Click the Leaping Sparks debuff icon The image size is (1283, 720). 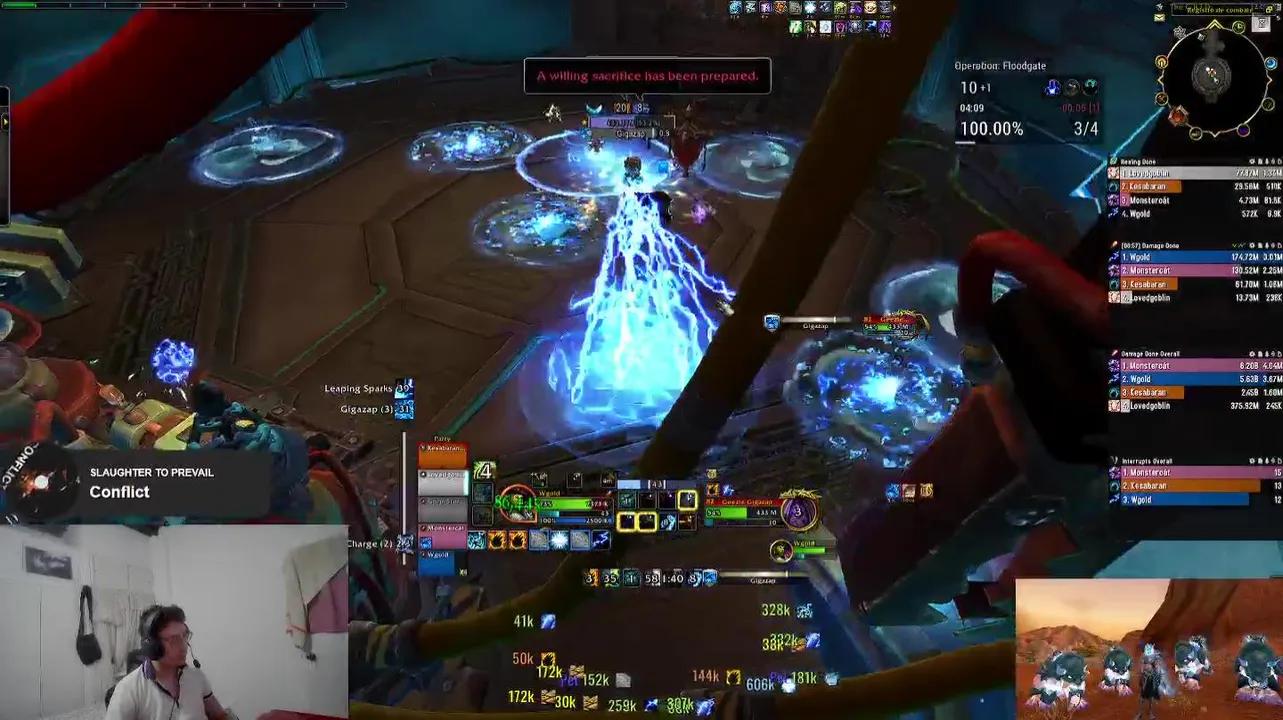pos(404,388)
